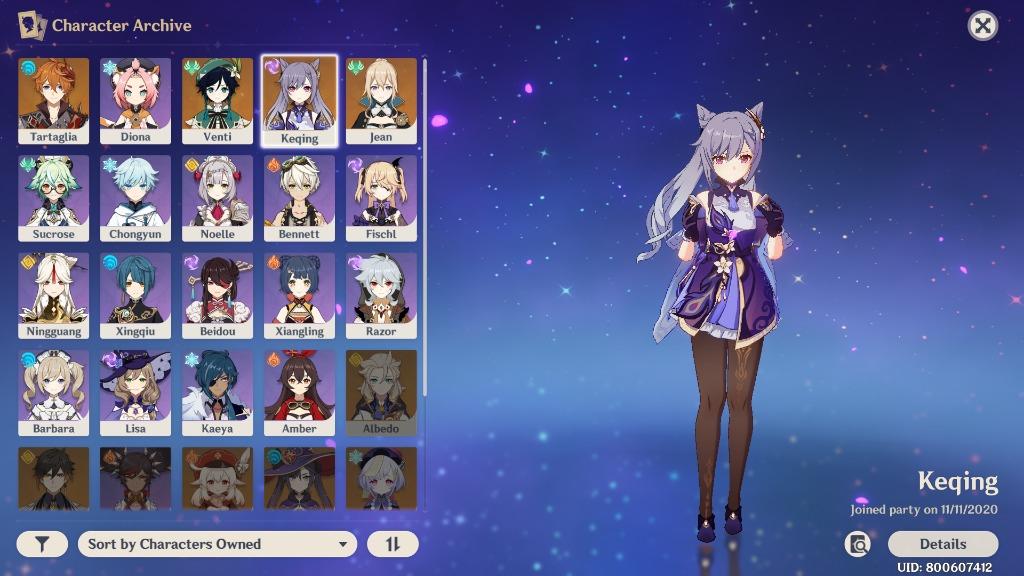The width and height of the screenshot is (1024, 576).
Task: Choose Chongyun's portrait
Action: 135,197
